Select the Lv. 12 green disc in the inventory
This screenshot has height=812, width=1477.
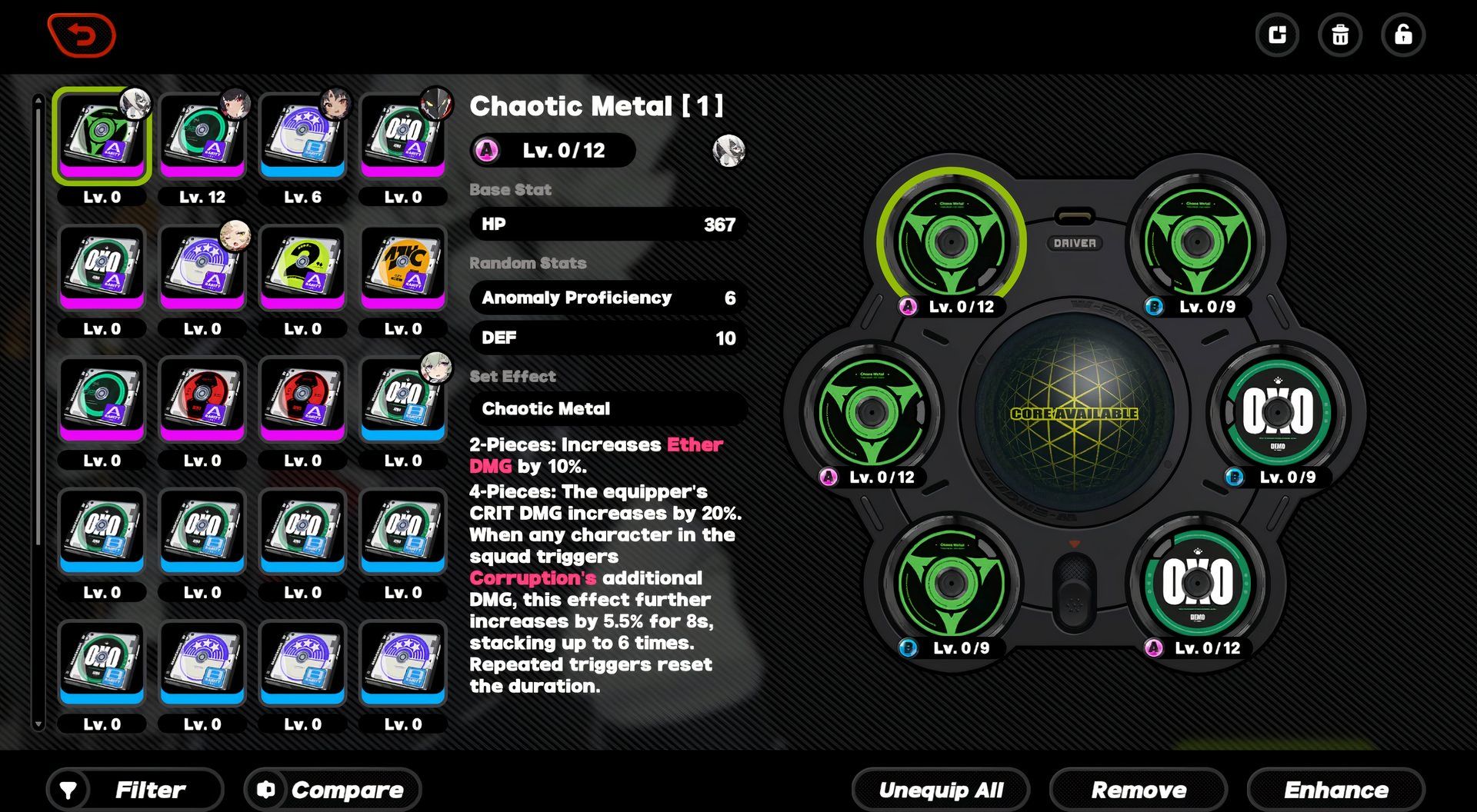(202, 135)
